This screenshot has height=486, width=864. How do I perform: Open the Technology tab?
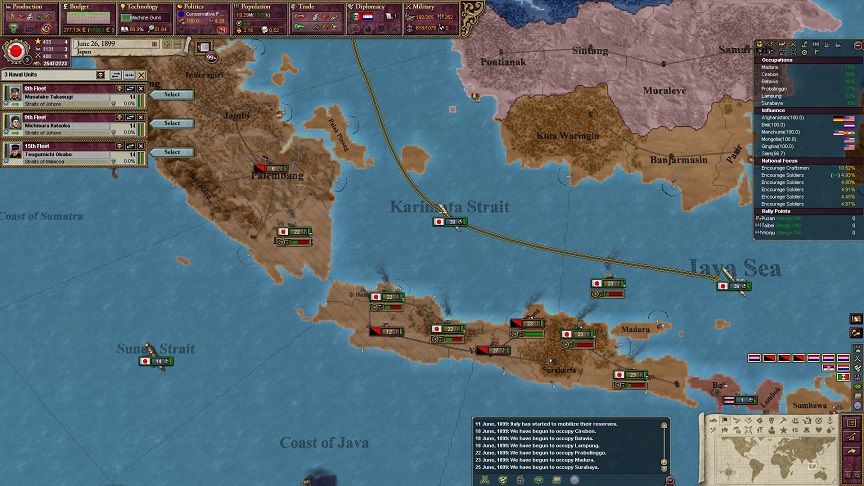coord(145,6)
